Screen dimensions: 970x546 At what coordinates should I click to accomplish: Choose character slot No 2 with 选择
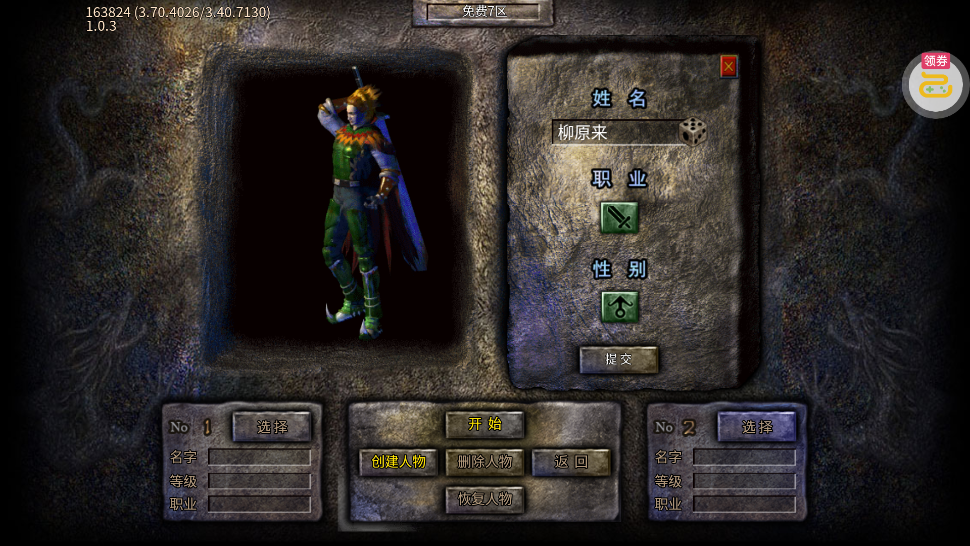[757, 426]
